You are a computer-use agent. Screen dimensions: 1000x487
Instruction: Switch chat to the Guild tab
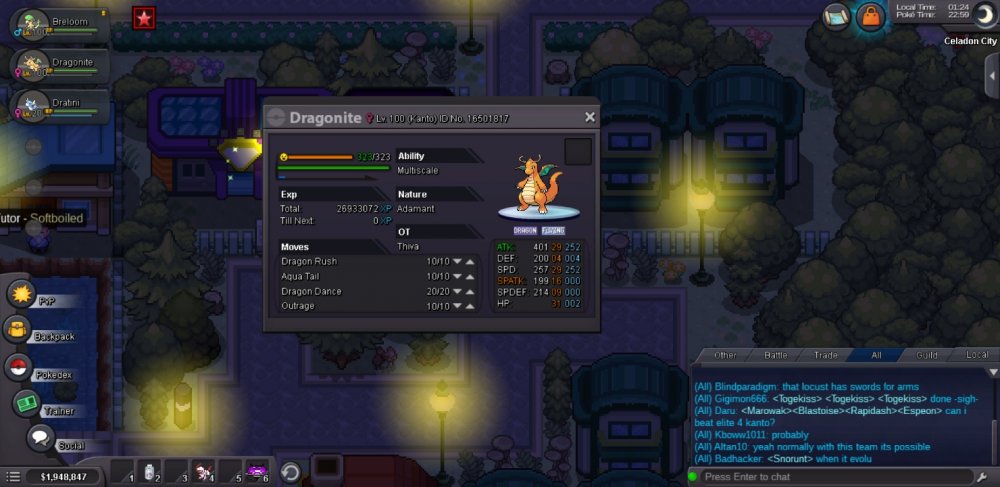[926, 355]
